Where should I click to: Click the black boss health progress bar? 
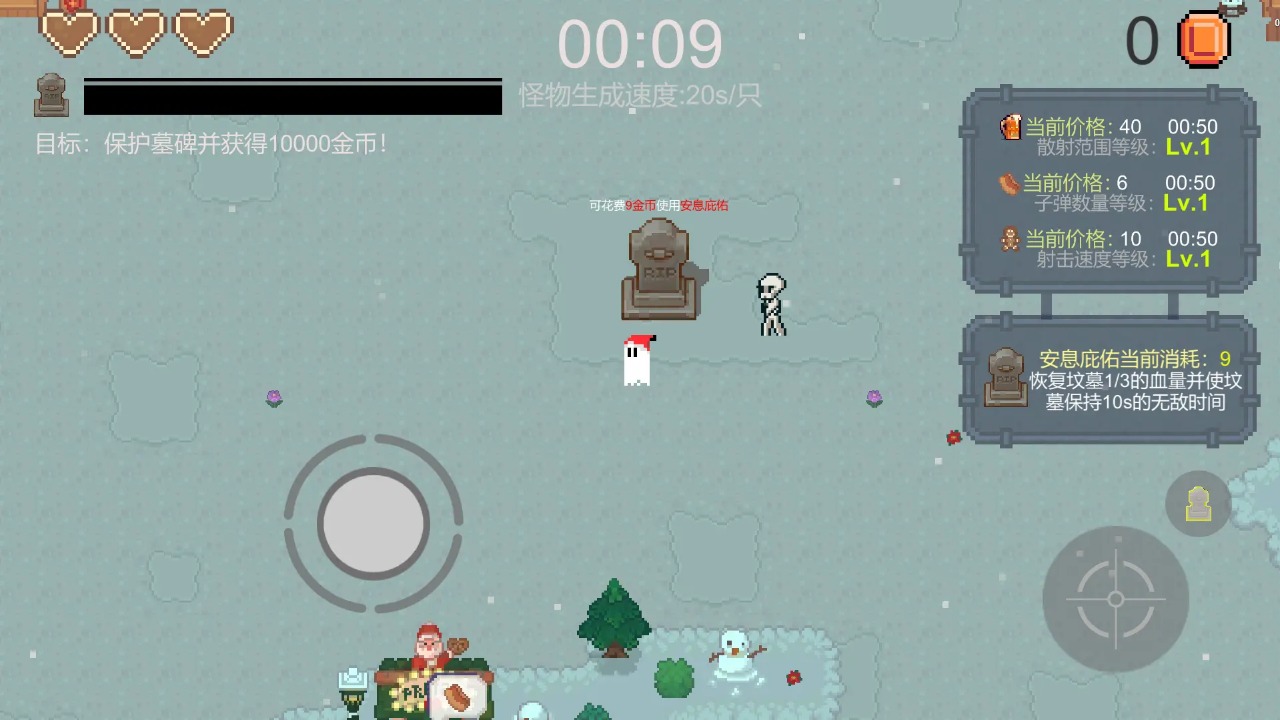click(x=291, y=97)
